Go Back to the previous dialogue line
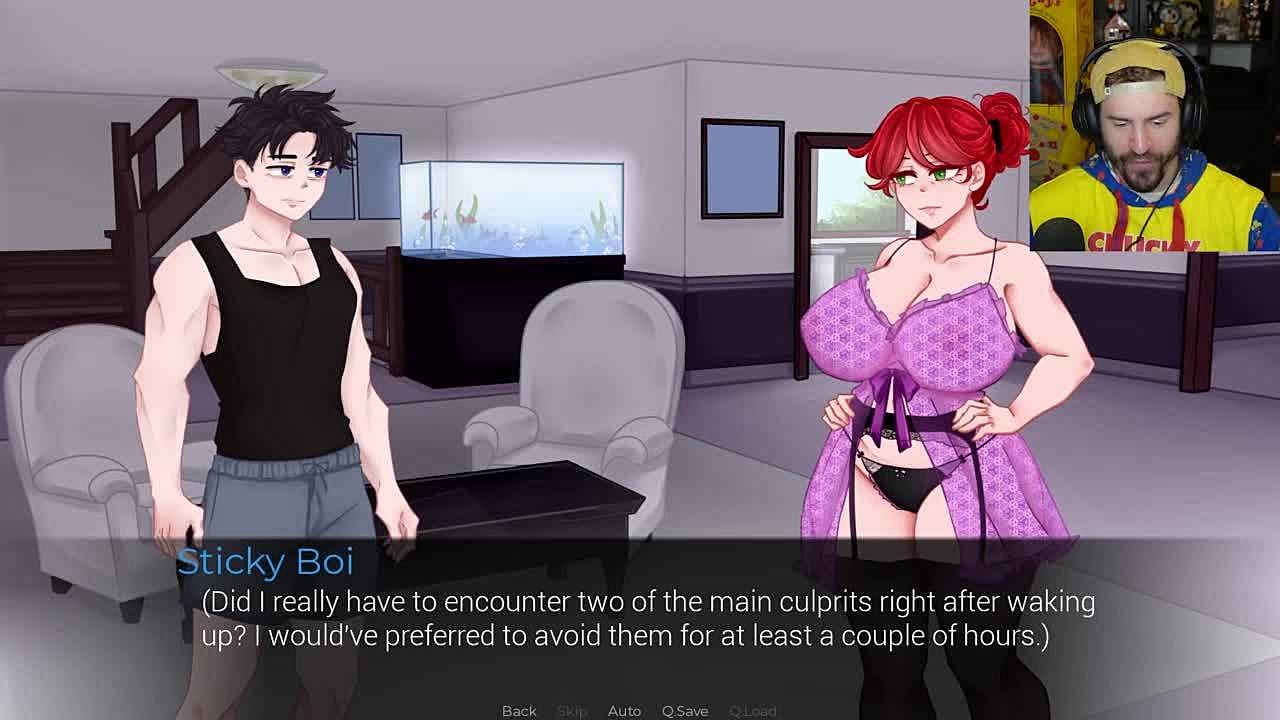 (519, 710)
